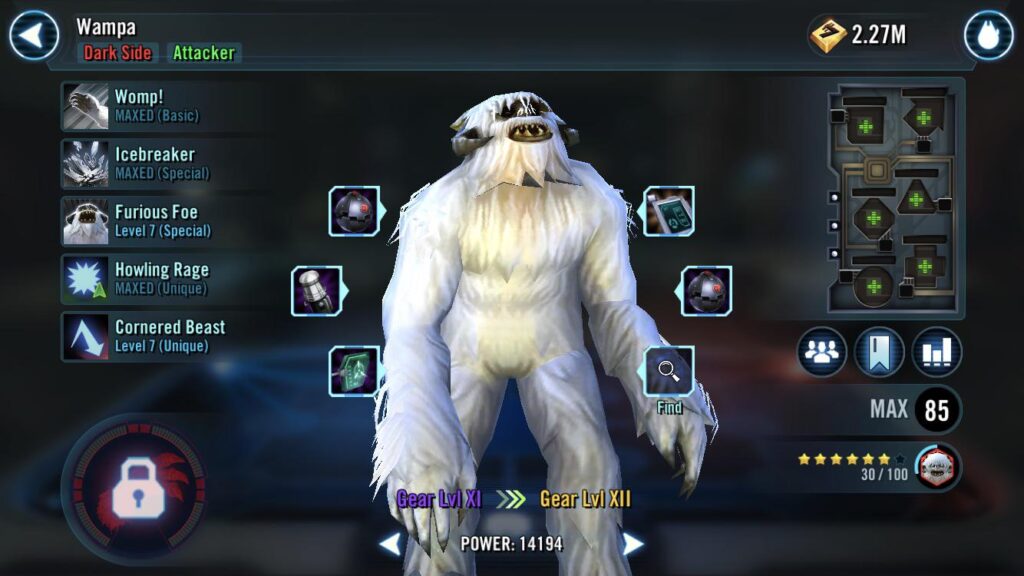Tap the bookmark ribbon button
This screenshot has height=576, width=1024.
tap(880, 352)
